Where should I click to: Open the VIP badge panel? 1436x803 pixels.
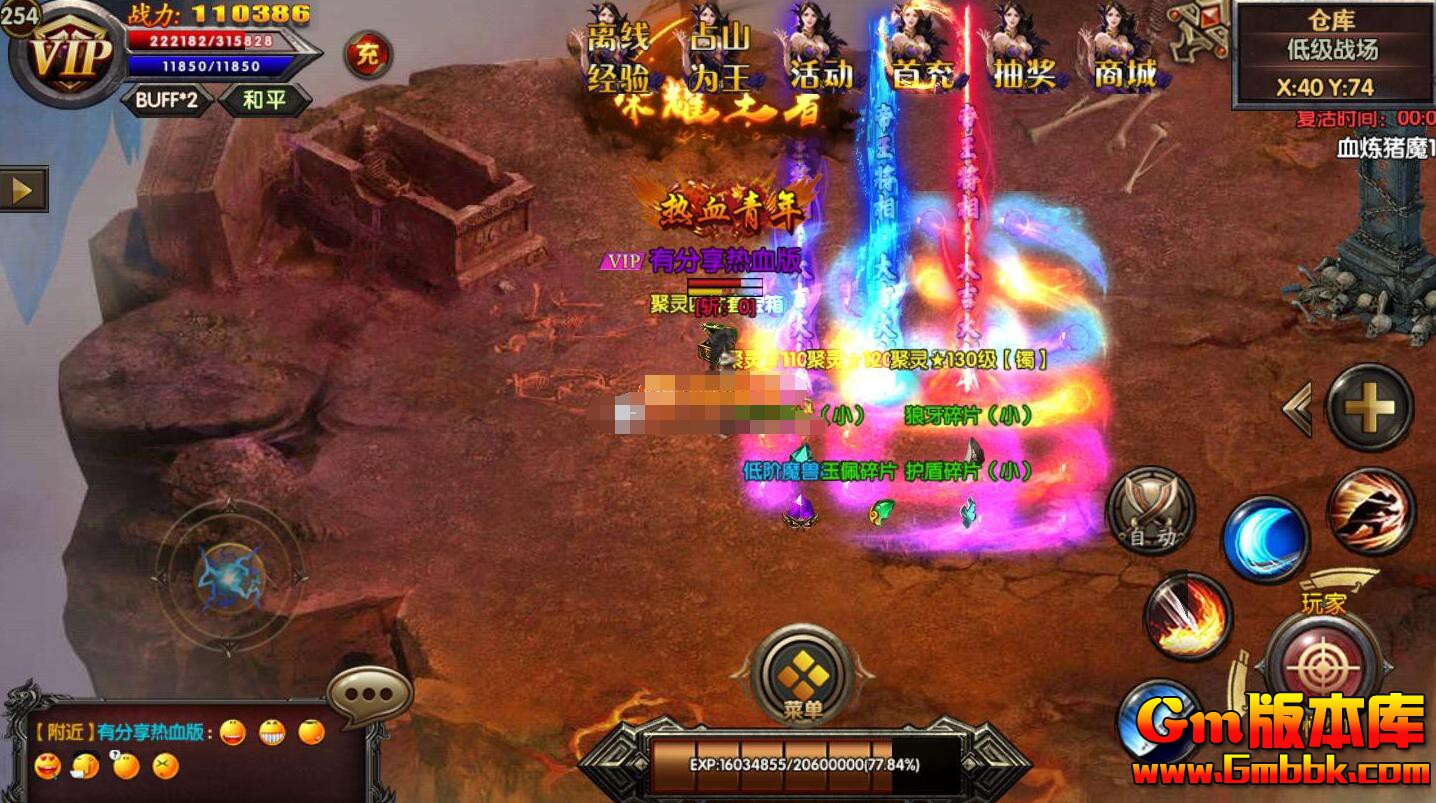[66, 55]
